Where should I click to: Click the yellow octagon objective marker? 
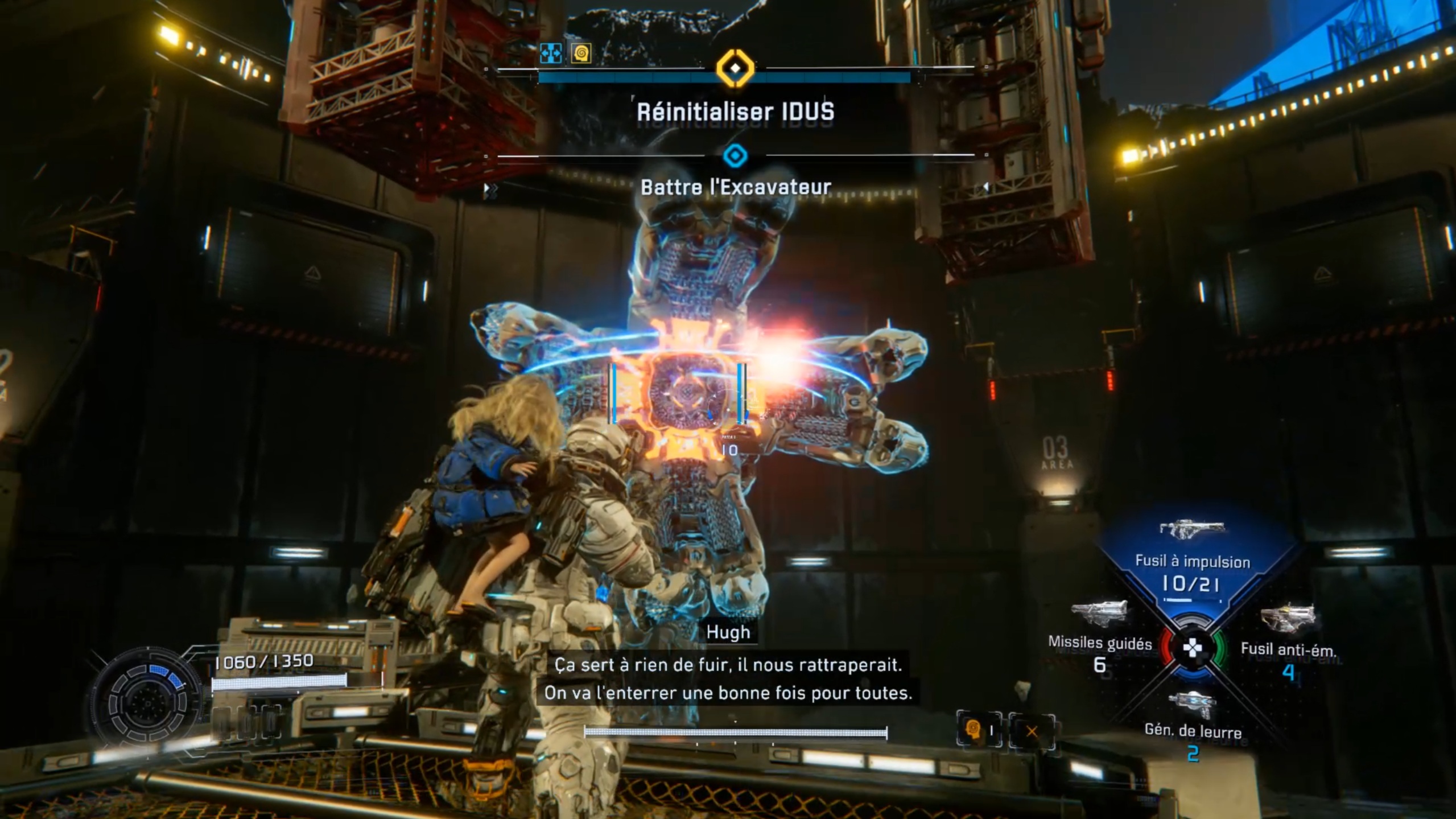pyautogui.click(x=735, y=68)
